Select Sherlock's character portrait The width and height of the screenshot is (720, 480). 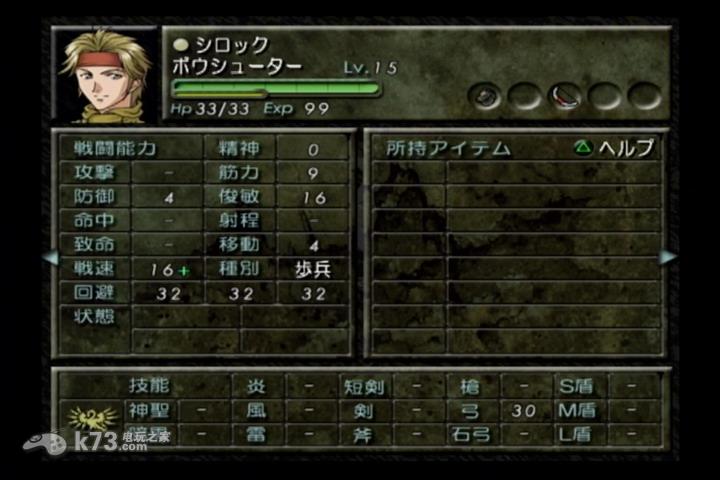[106, 74]
